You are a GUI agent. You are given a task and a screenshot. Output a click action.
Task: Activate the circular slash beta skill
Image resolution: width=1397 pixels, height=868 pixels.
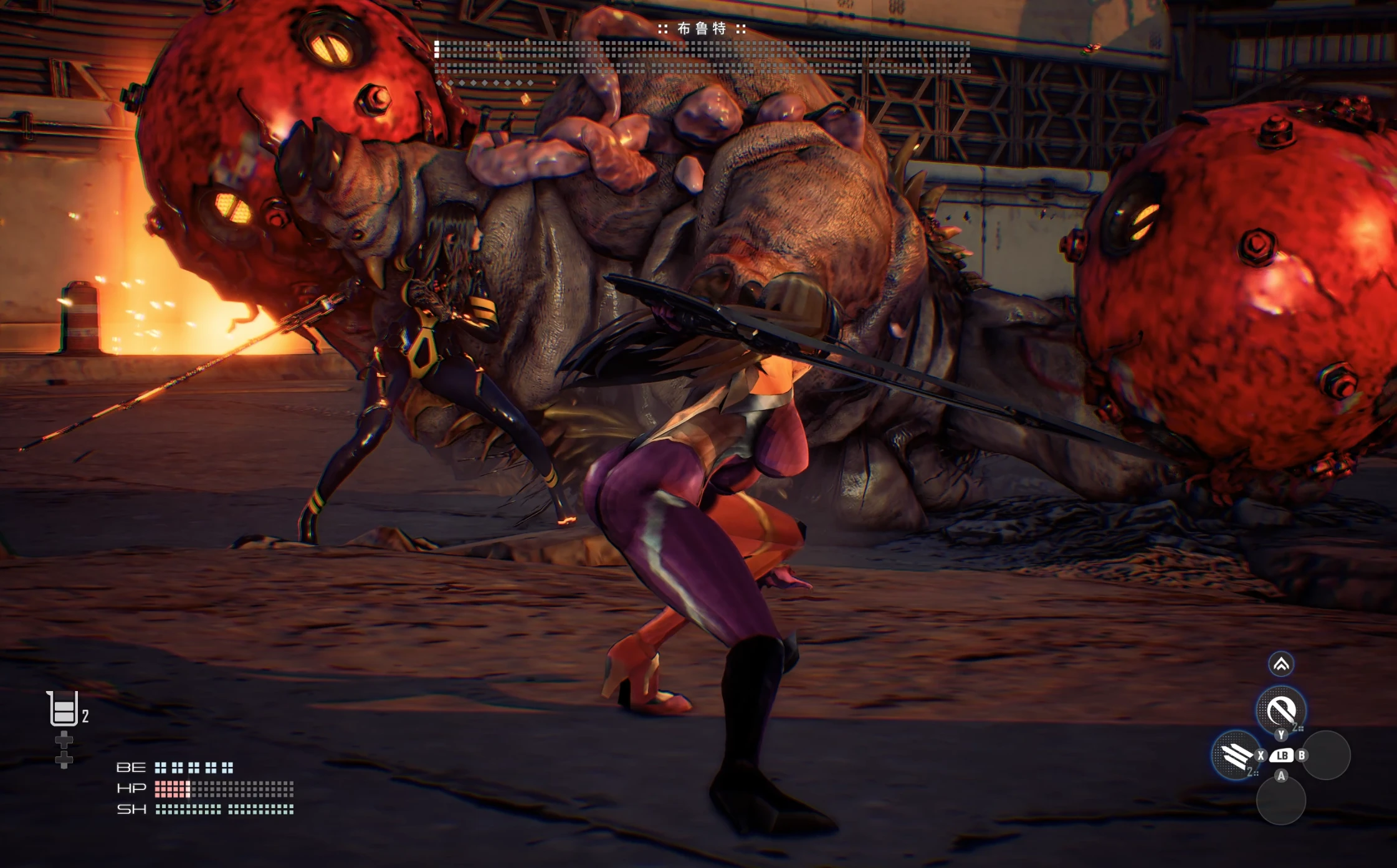coord(1280,709)
